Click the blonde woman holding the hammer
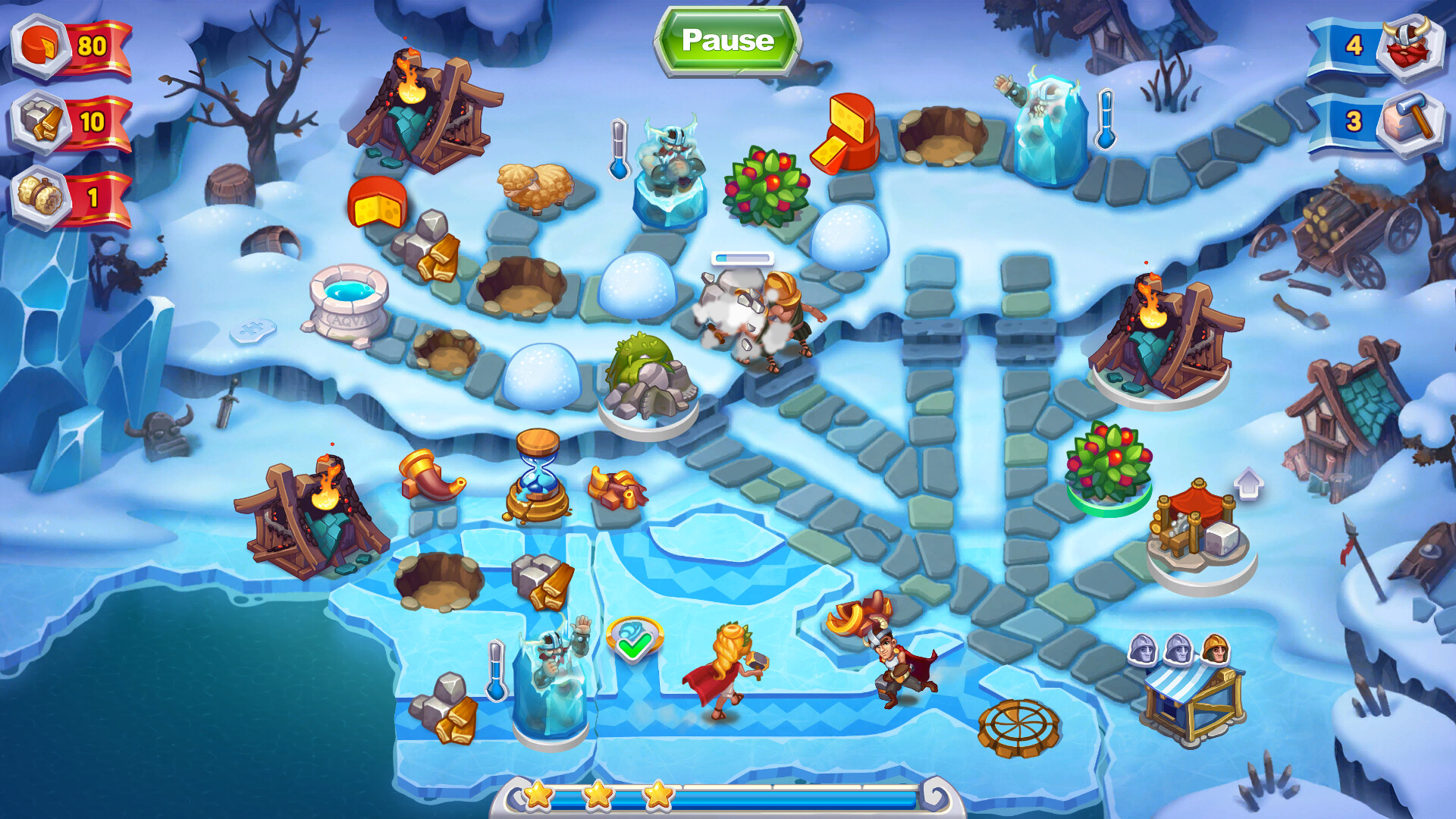The width and height of the screenshot is (1456, 819). point(728,667)
